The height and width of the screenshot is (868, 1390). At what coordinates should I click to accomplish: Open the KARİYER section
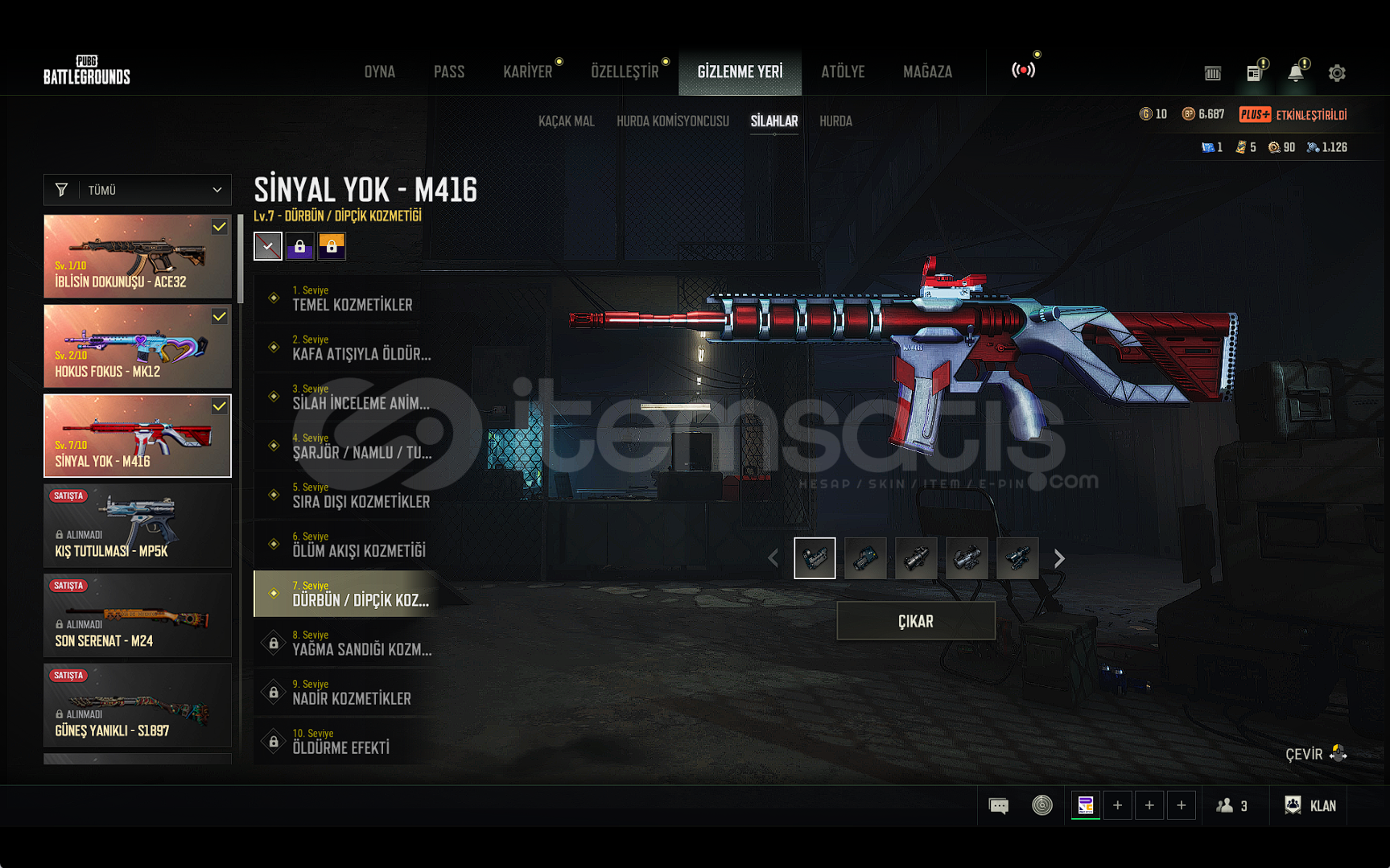point(528,72)
